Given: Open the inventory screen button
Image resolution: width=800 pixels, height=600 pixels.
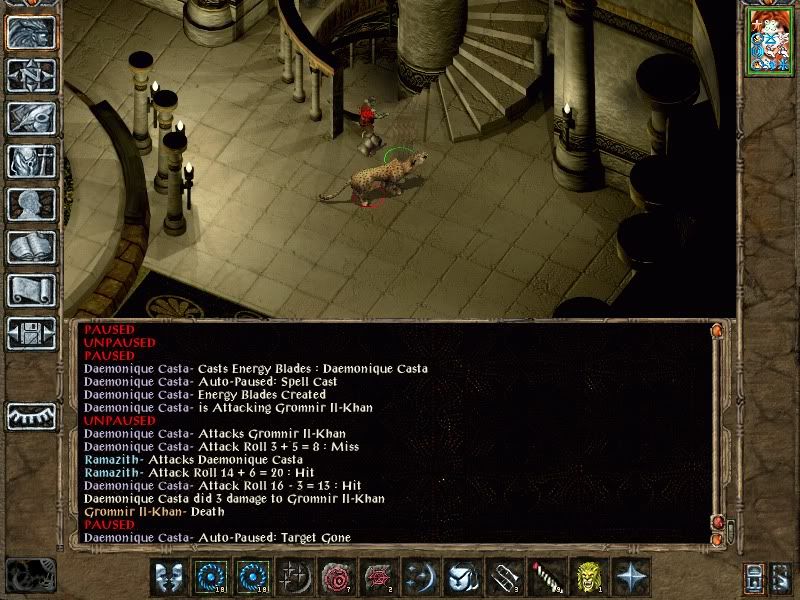Looking at the screenshot, I should [x=31, y=161].
